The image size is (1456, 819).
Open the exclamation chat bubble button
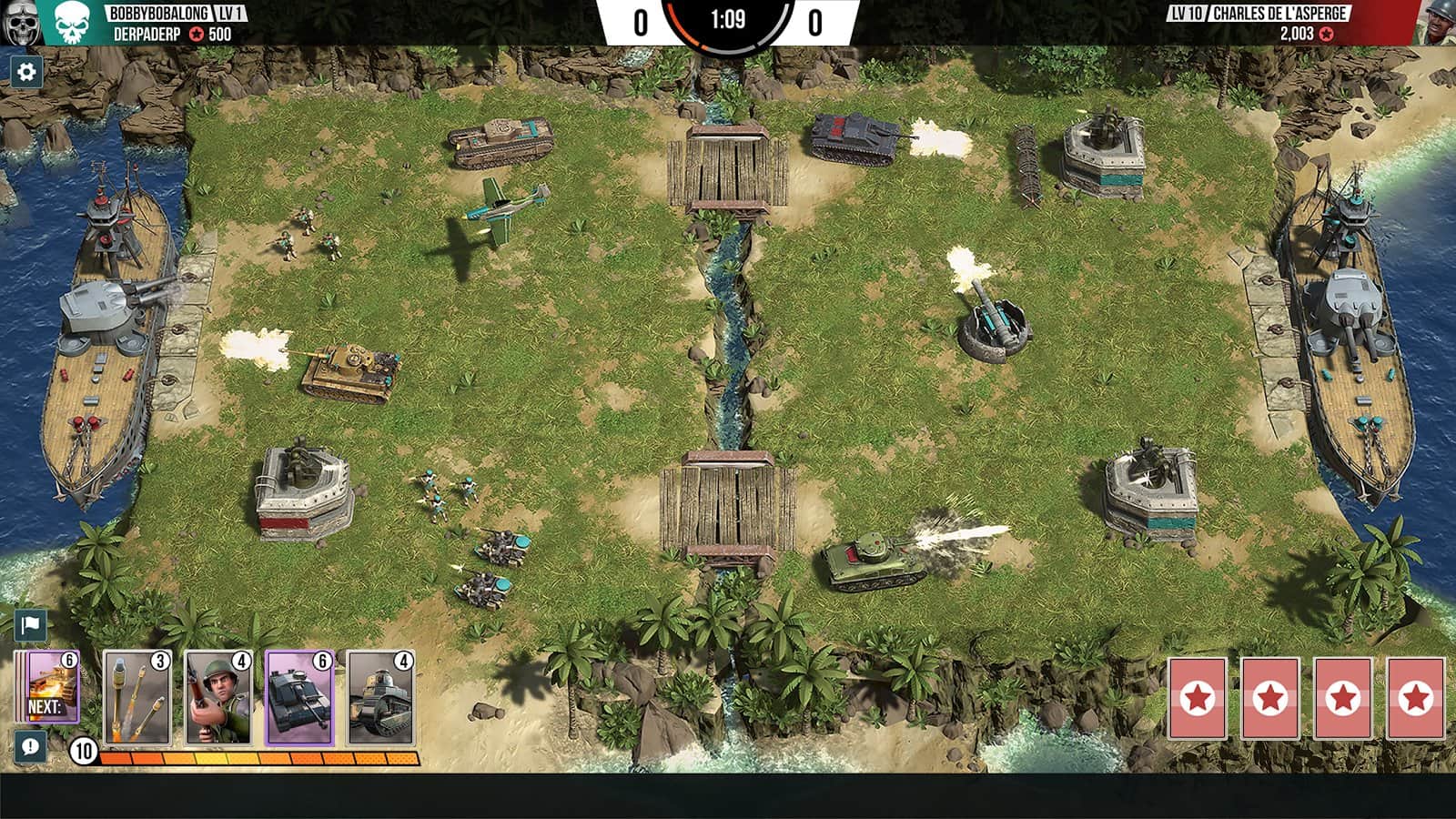pos(30,747)
